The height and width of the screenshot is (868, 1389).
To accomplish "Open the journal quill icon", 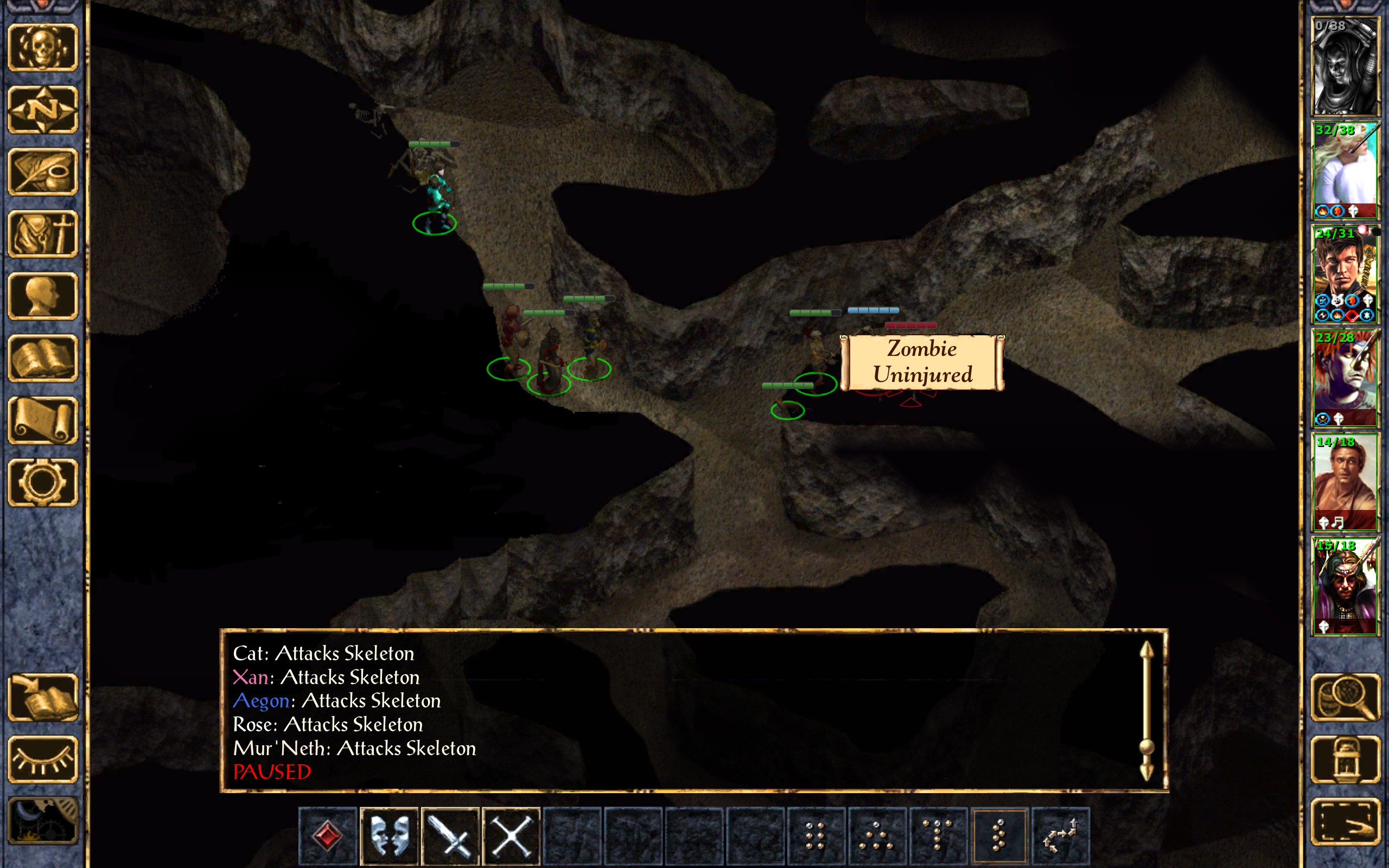I will 43,171.
